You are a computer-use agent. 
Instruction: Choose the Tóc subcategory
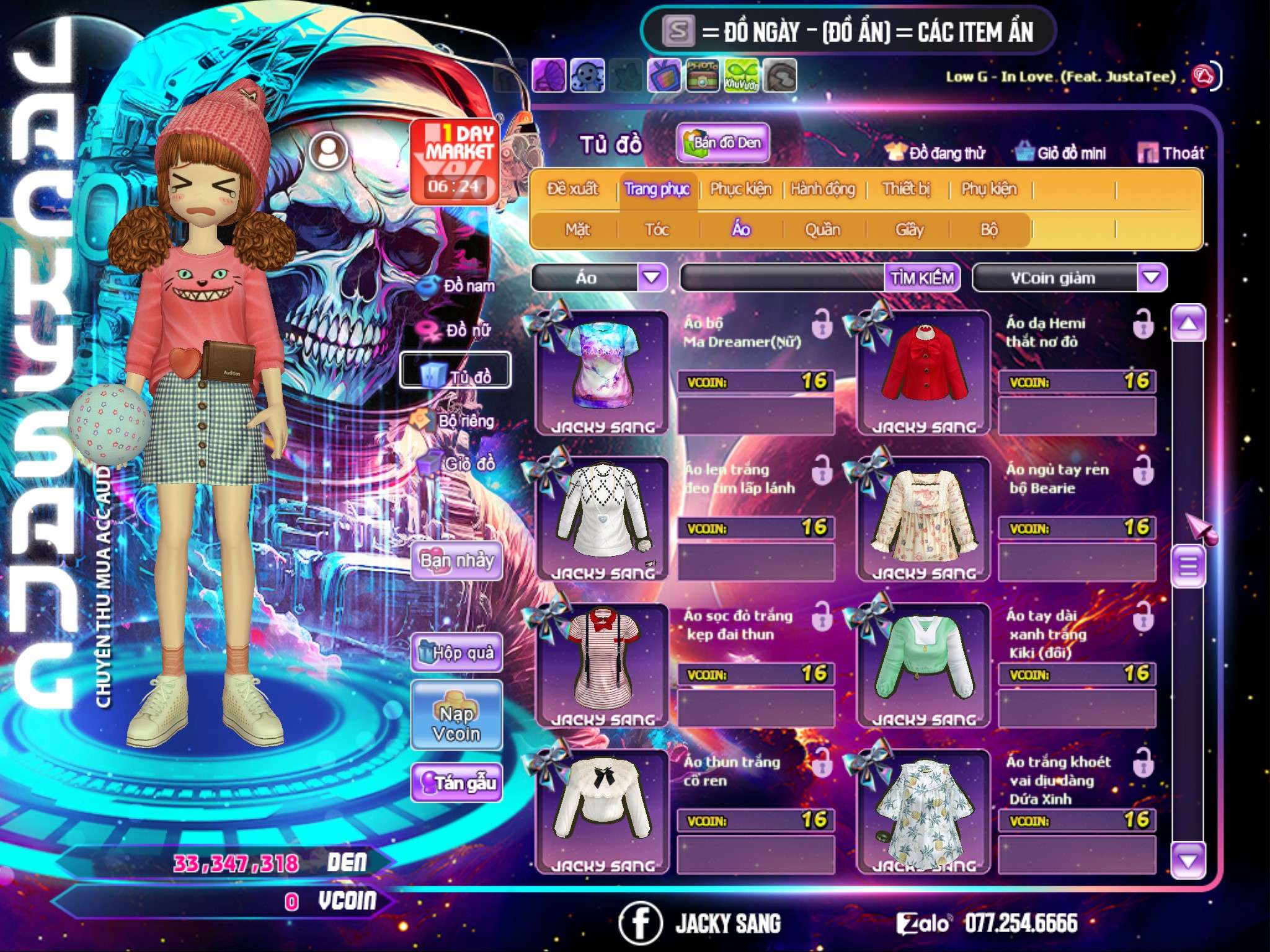[657, 229]
